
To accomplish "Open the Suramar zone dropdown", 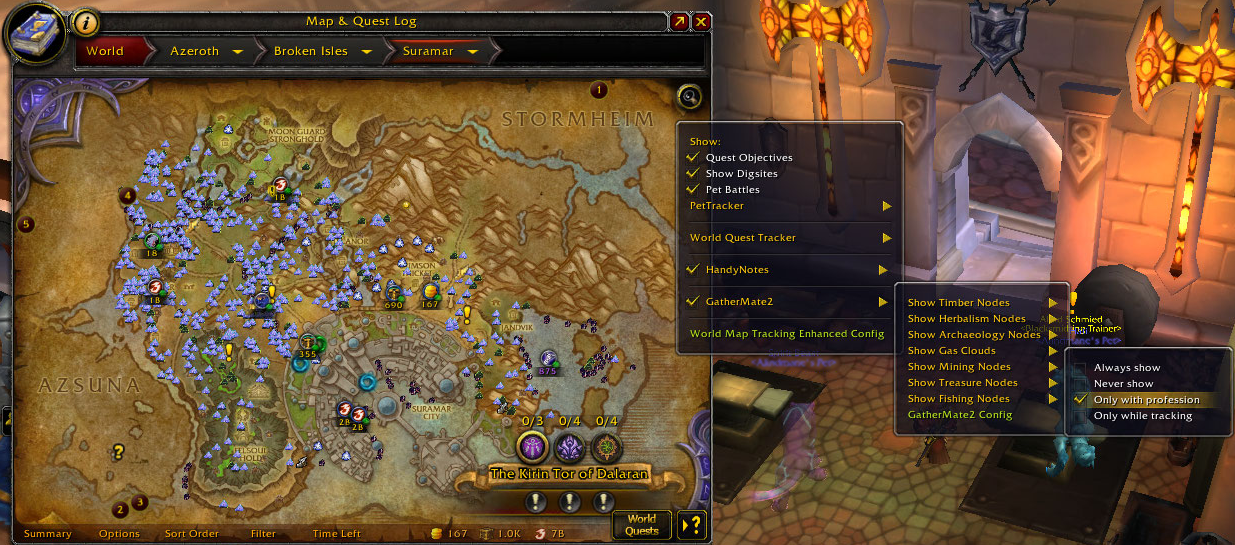I will (x=471, y=51).
